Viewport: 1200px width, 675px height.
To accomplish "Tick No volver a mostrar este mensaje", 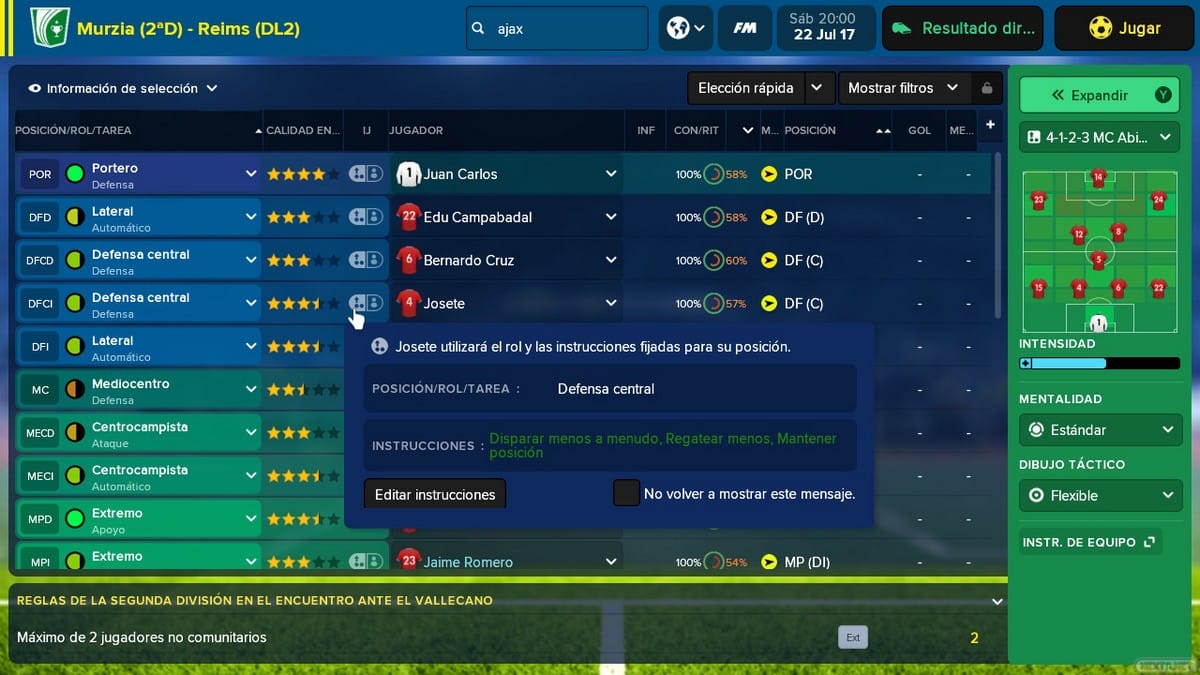I will [x=627, y=493].
